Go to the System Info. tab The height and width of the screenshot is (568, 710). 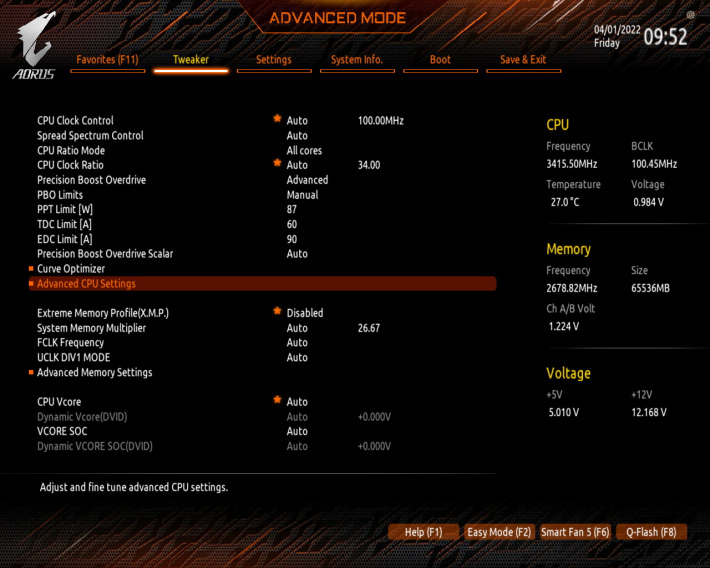(x=357, y=60)
